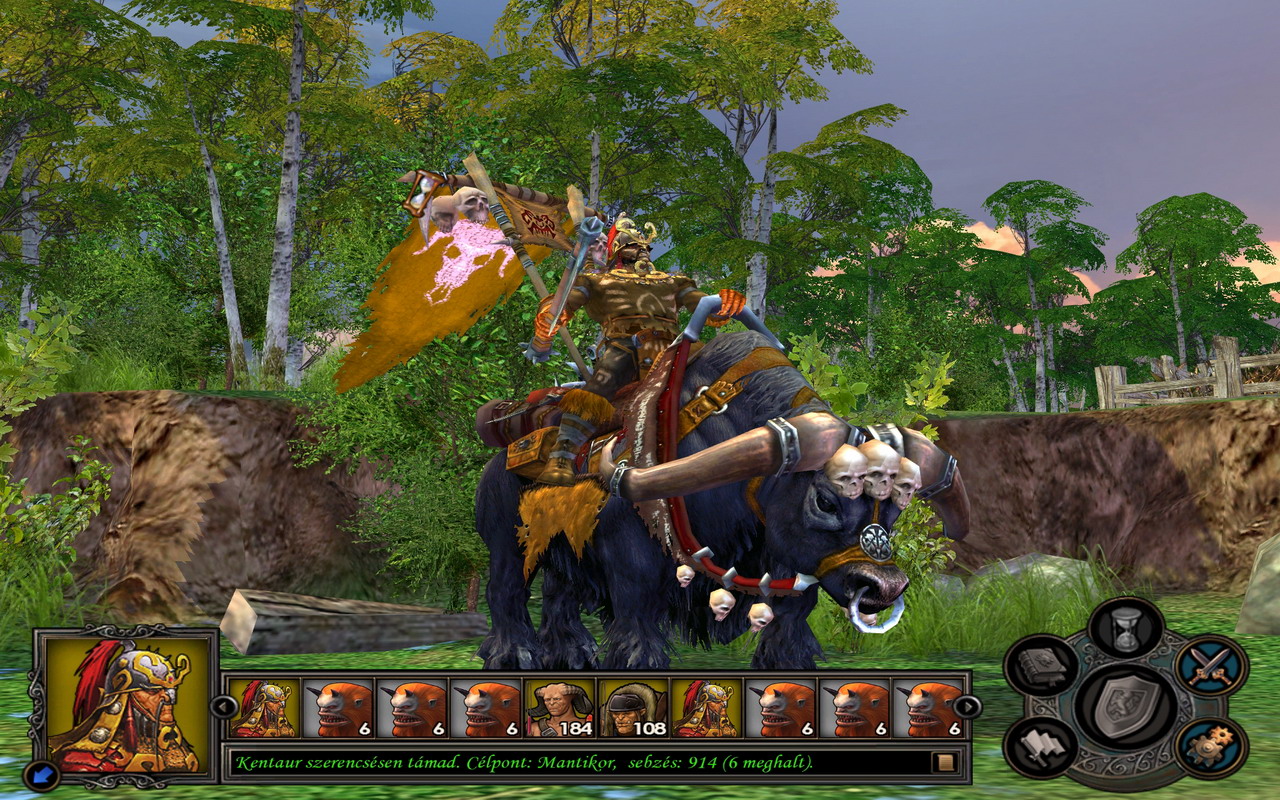1280x800 pixels.
Task: Toggle auto-combat with the crossed swords
Action: [x=1210, y=665]
